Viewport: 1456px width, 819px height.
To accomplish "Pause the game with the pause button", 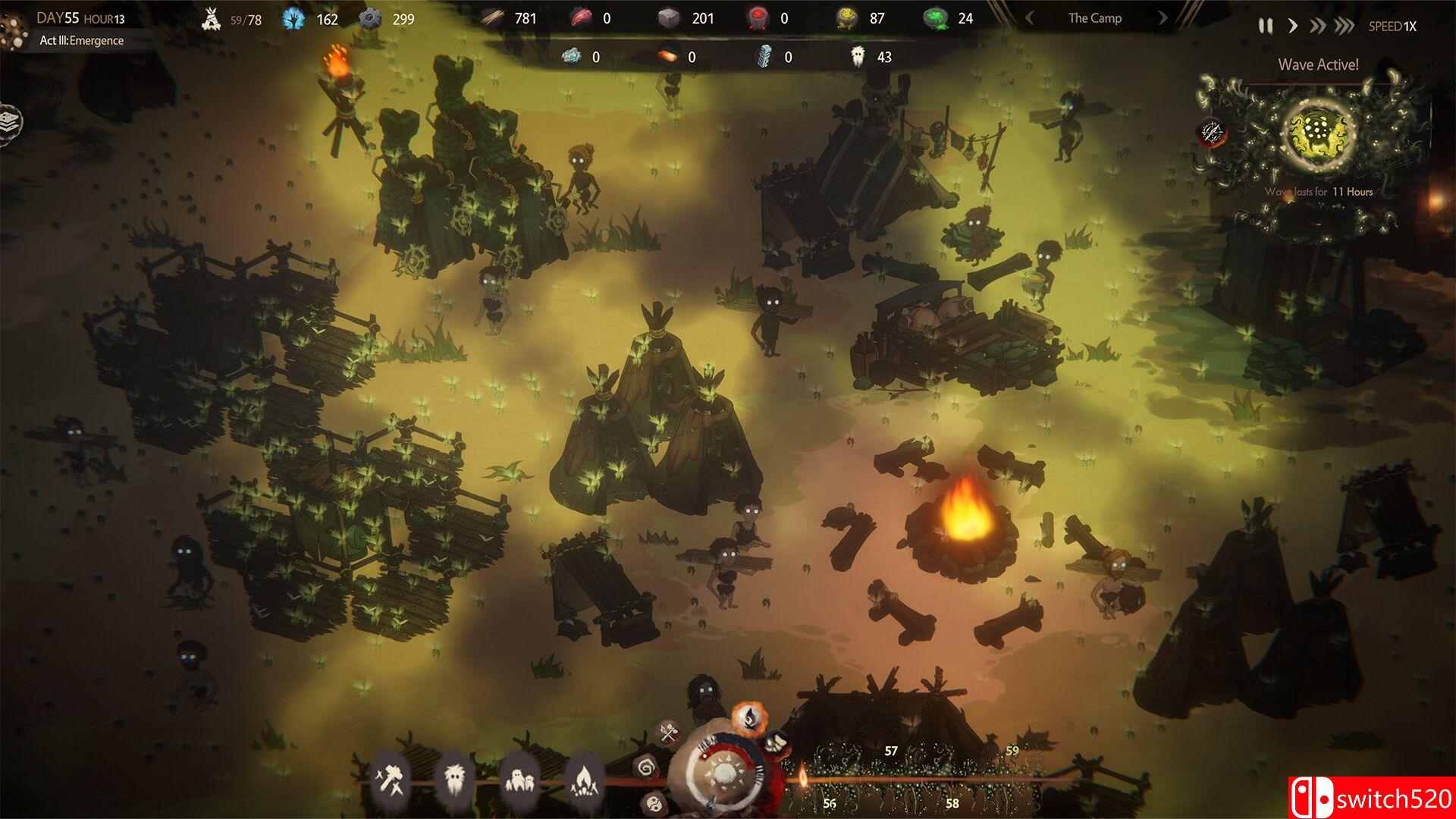I will (1266, 26).
